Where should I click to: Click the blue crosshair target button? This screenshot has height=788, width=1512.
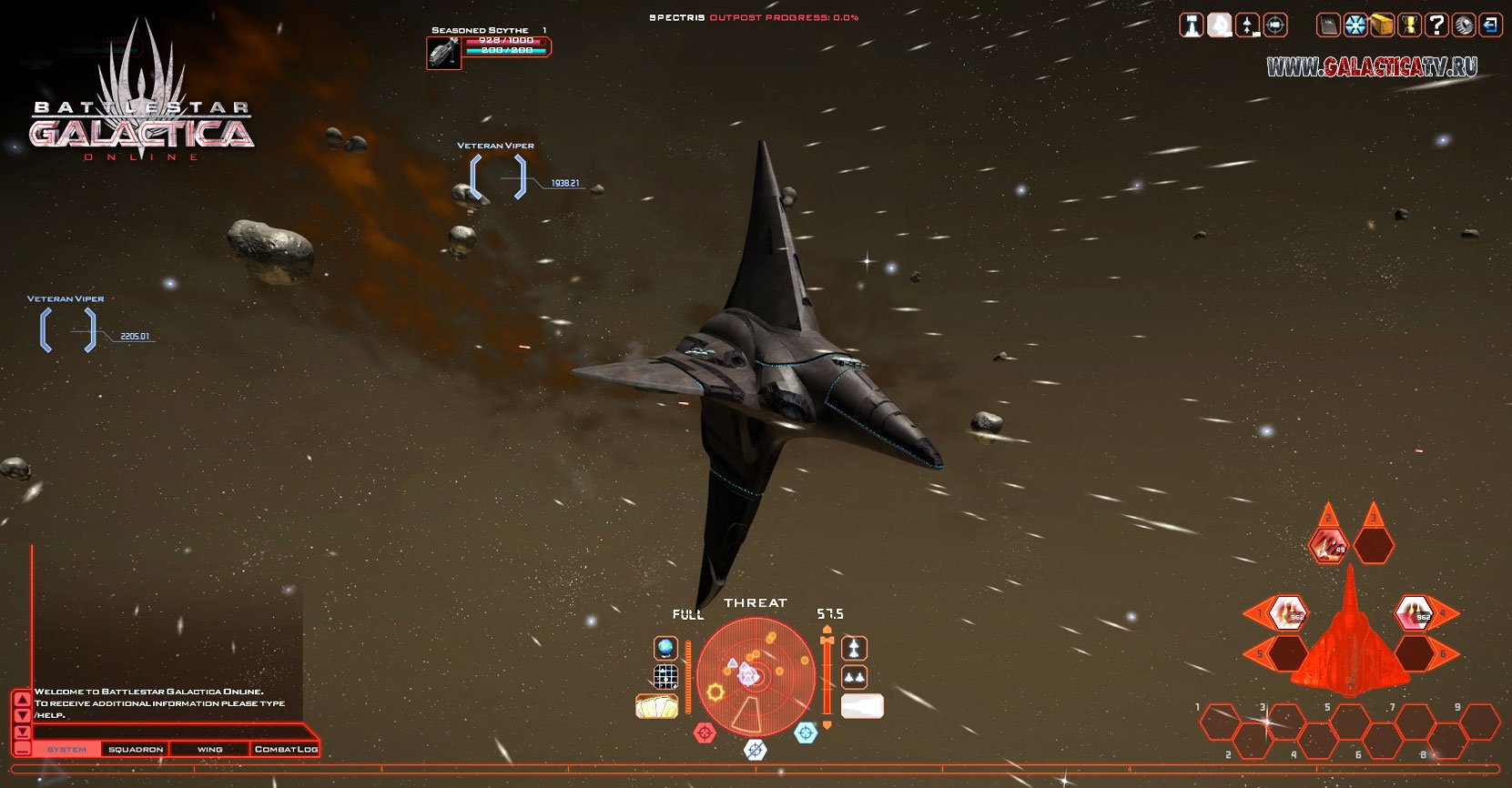806,732
